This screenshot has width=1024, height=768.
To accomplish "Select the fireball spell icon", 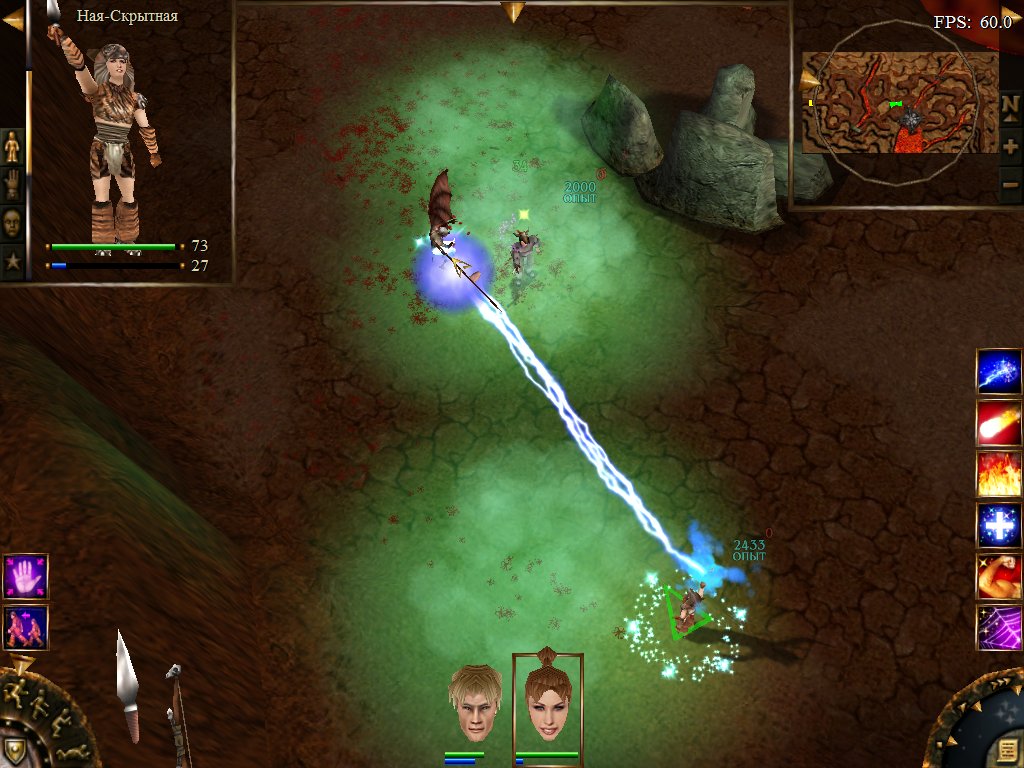I will coord(998,423).
